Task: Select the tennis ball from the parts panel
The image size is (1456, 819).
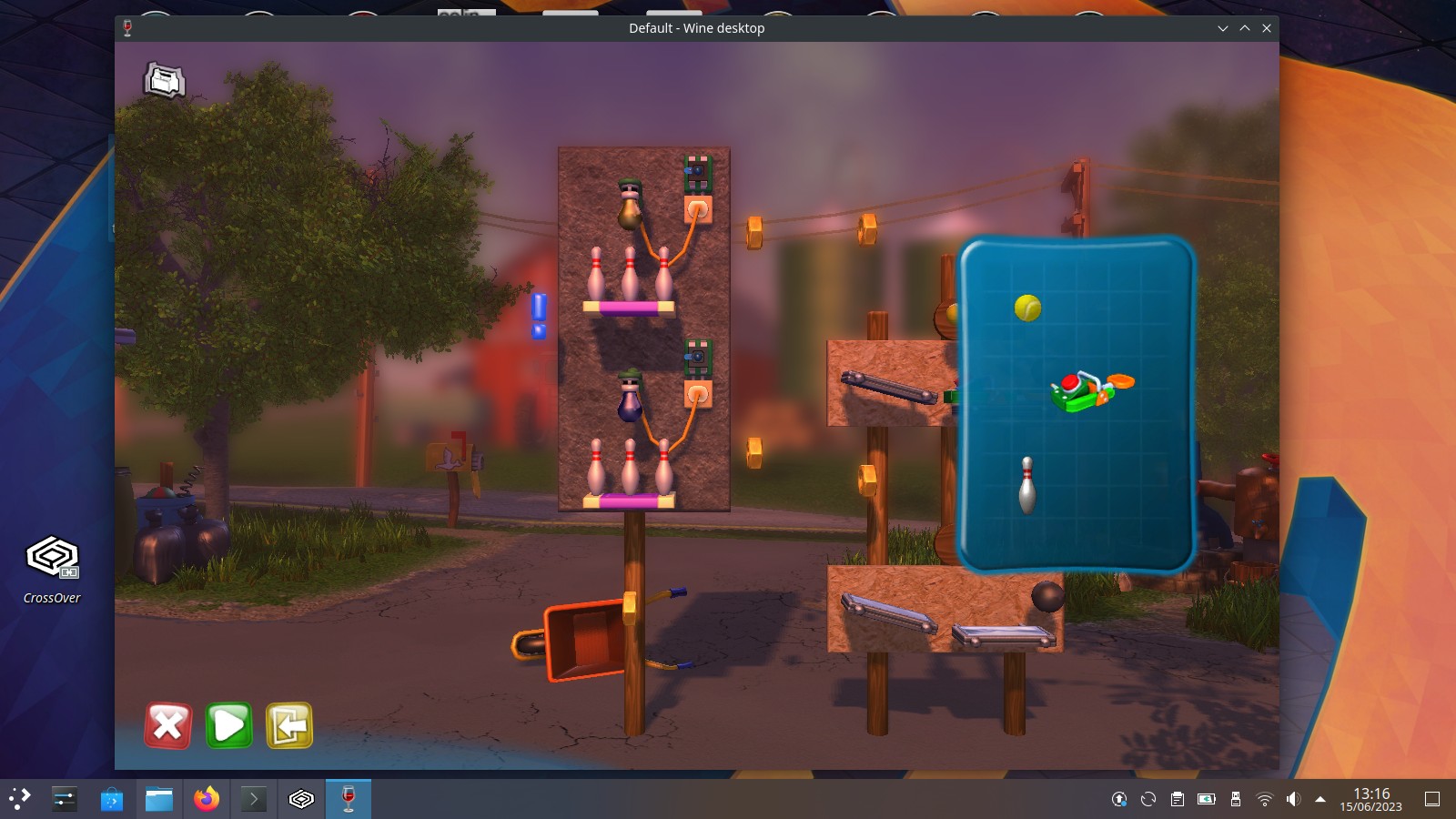Action: [1026, 308]
